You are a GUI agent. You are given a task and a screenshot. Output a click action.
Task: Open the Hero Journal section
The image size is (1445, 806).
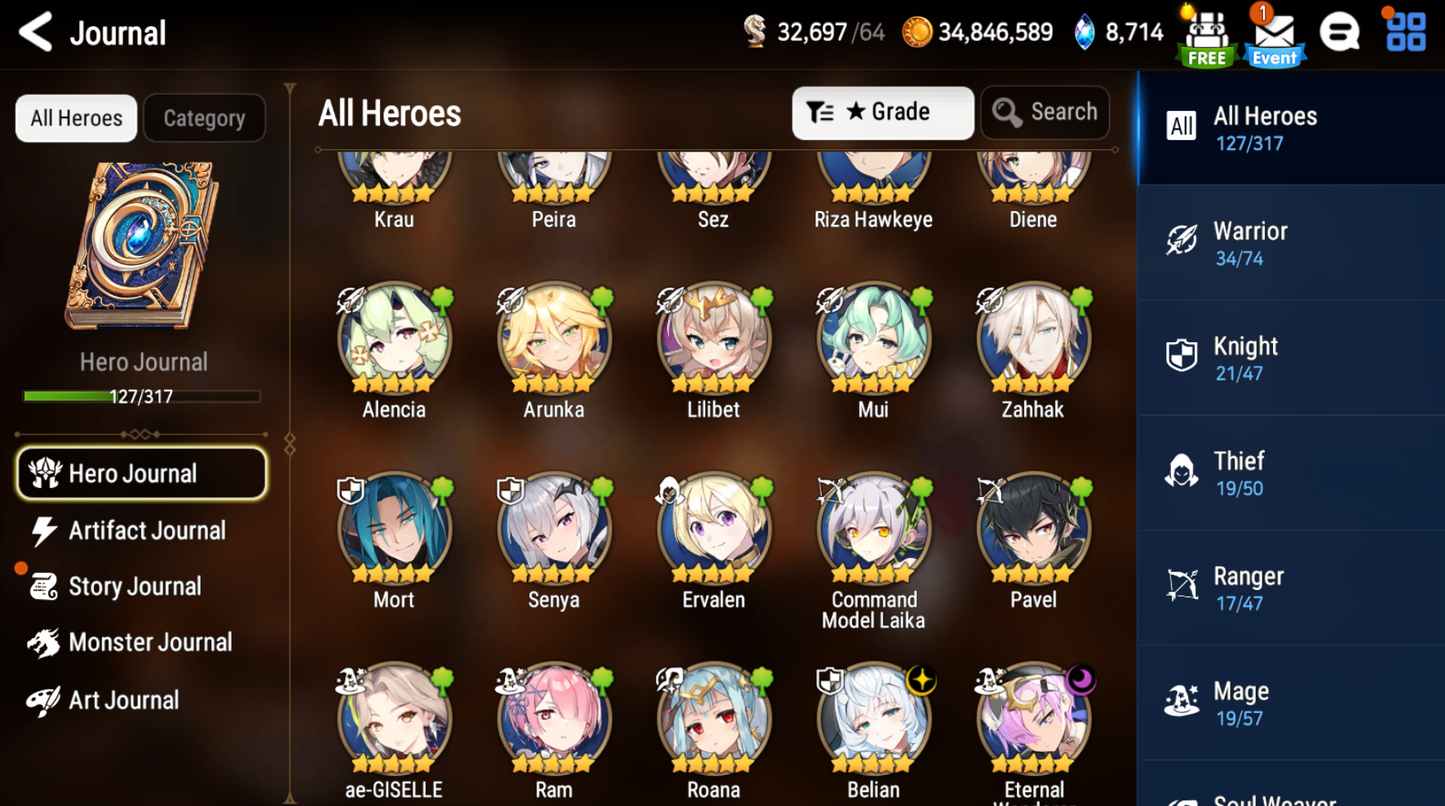tap(141, 472)
